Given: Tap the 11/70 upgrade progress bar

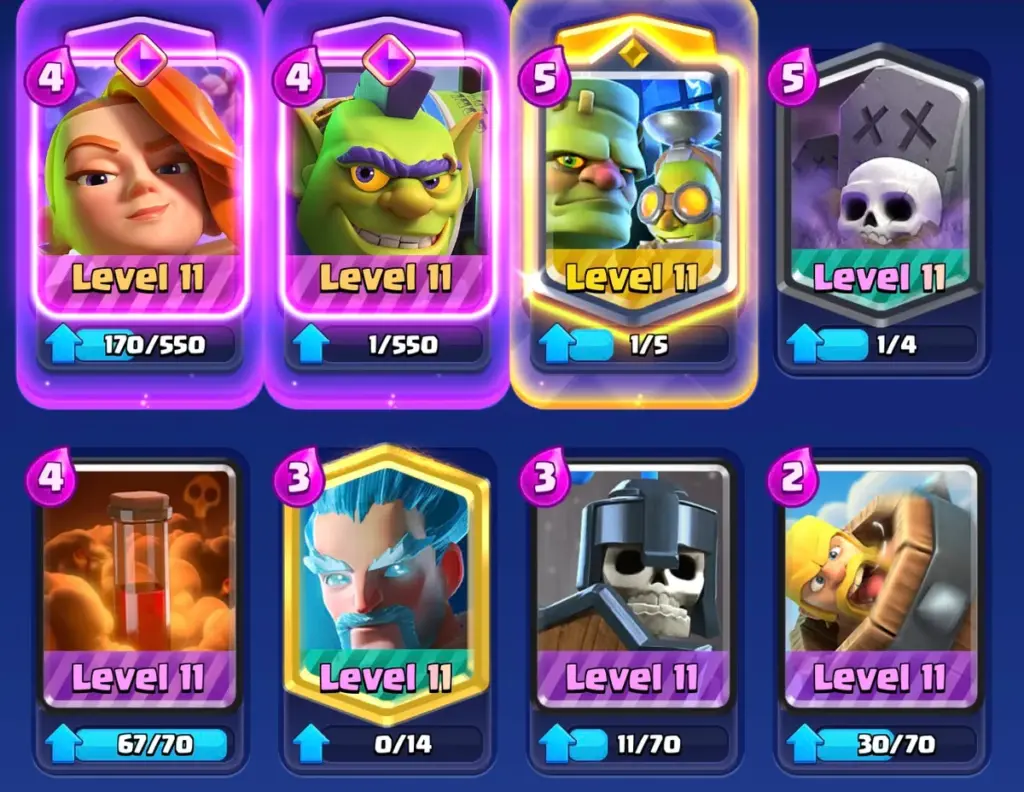Looking at the screenshot, I should pos(632,744).
